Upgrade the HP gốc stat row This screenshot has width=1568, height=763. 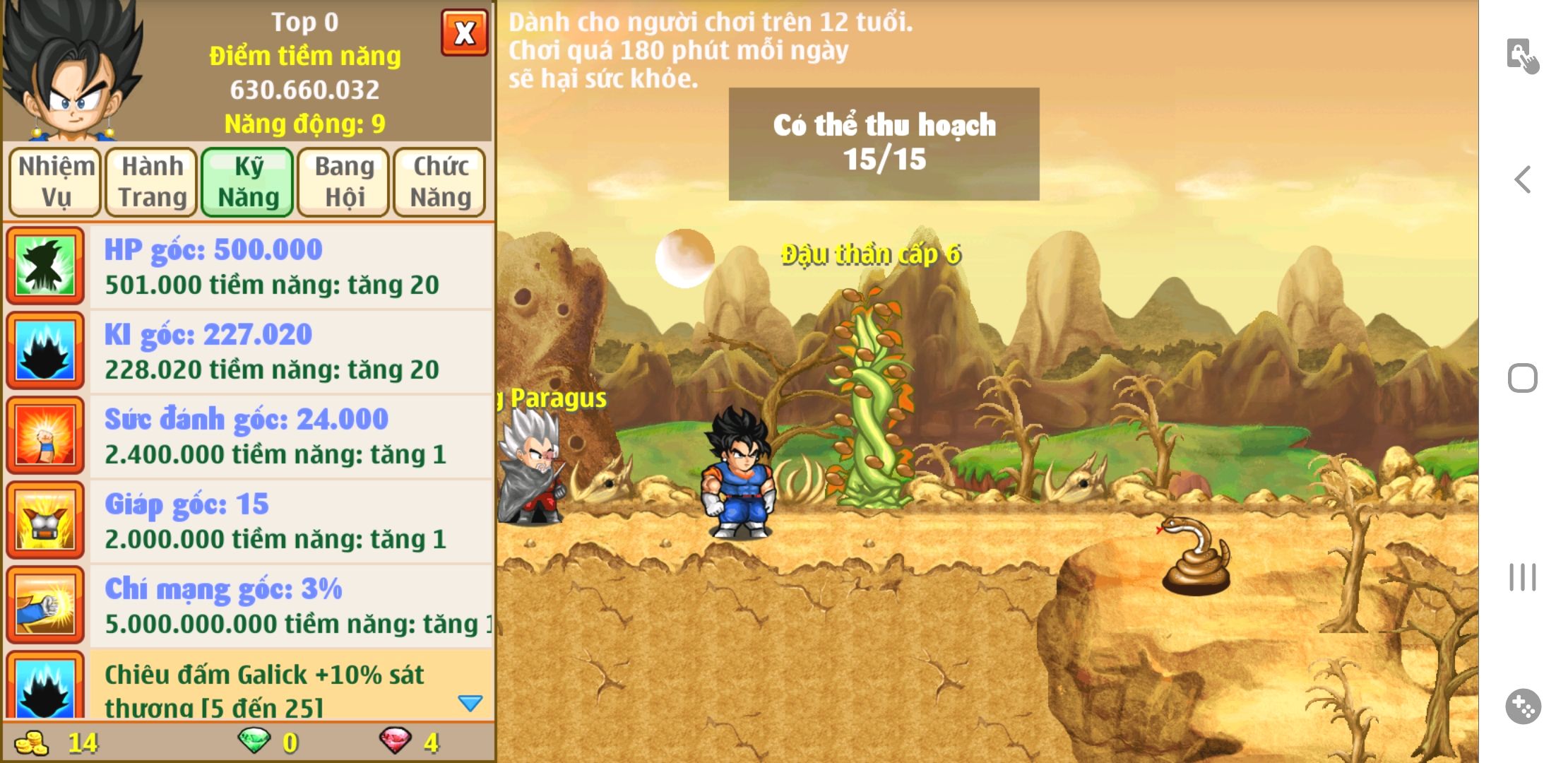[290, 267]
